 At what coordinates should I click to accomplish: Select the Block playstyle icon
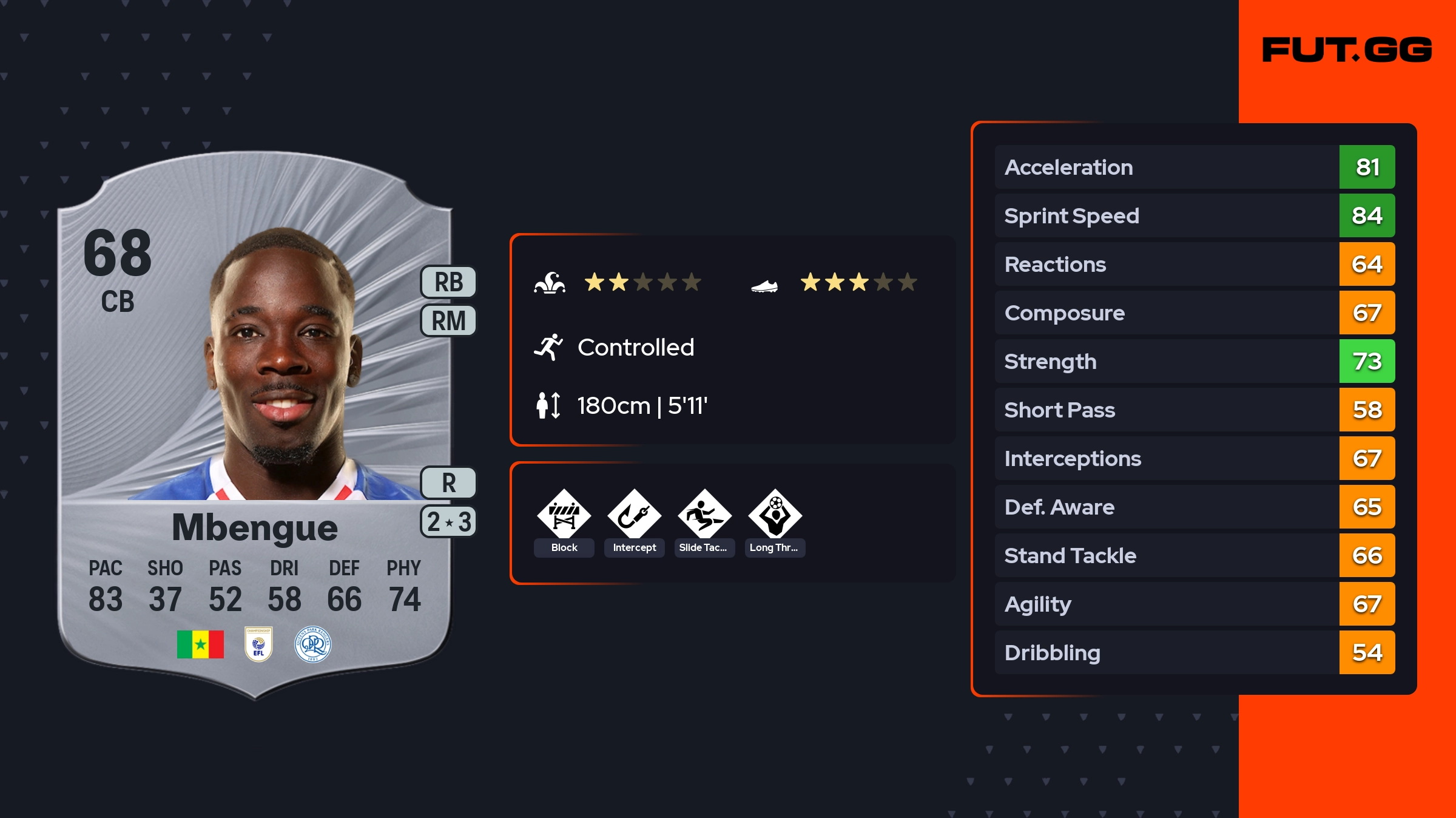click(564, 515)
